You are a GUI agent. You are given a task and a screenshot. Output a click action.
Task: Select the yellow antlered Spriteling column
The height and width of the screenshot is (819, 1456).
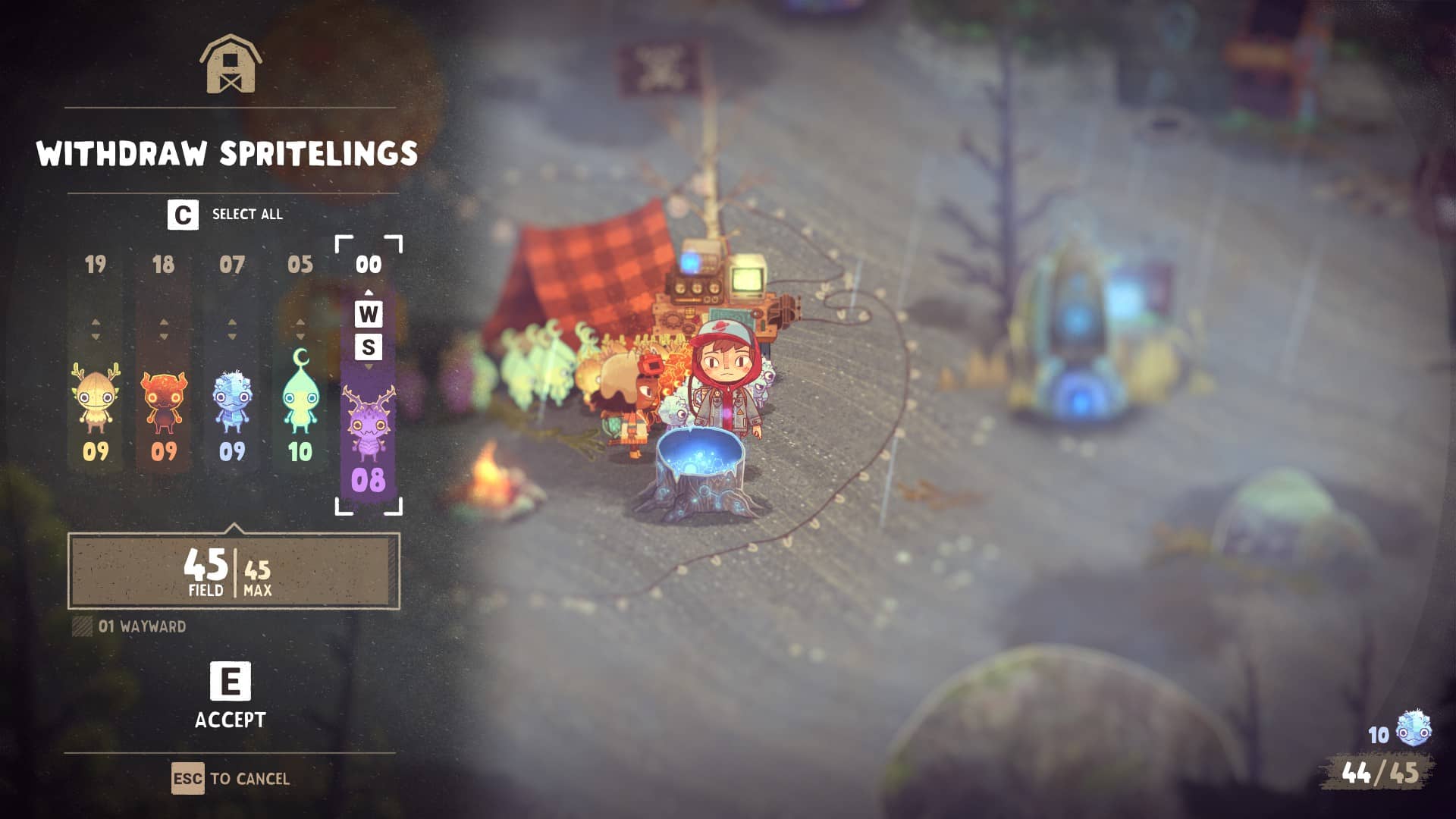click(96, 398)
